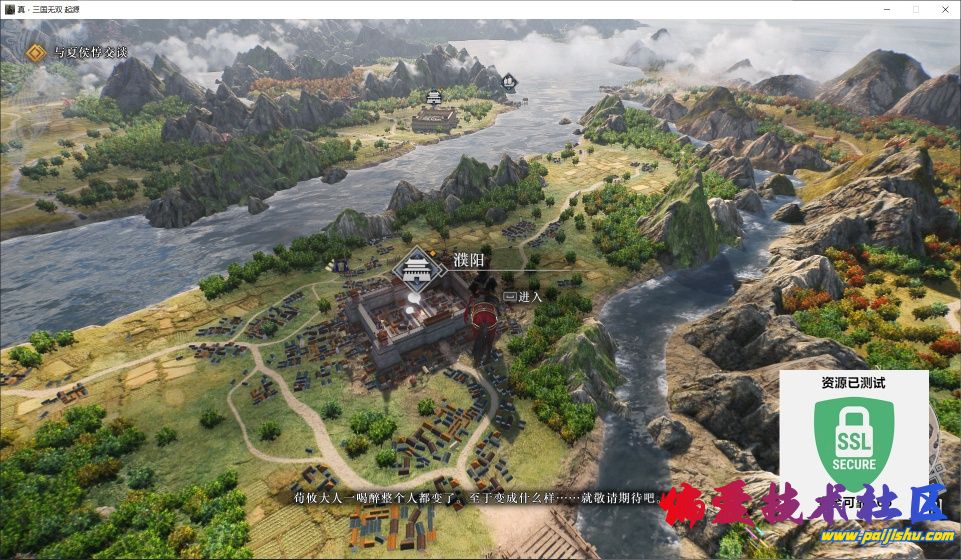The height and width of the screenshot is (560, 961).
Task: Close the game window
Action: pyautogui.click(x=944, y=8)
